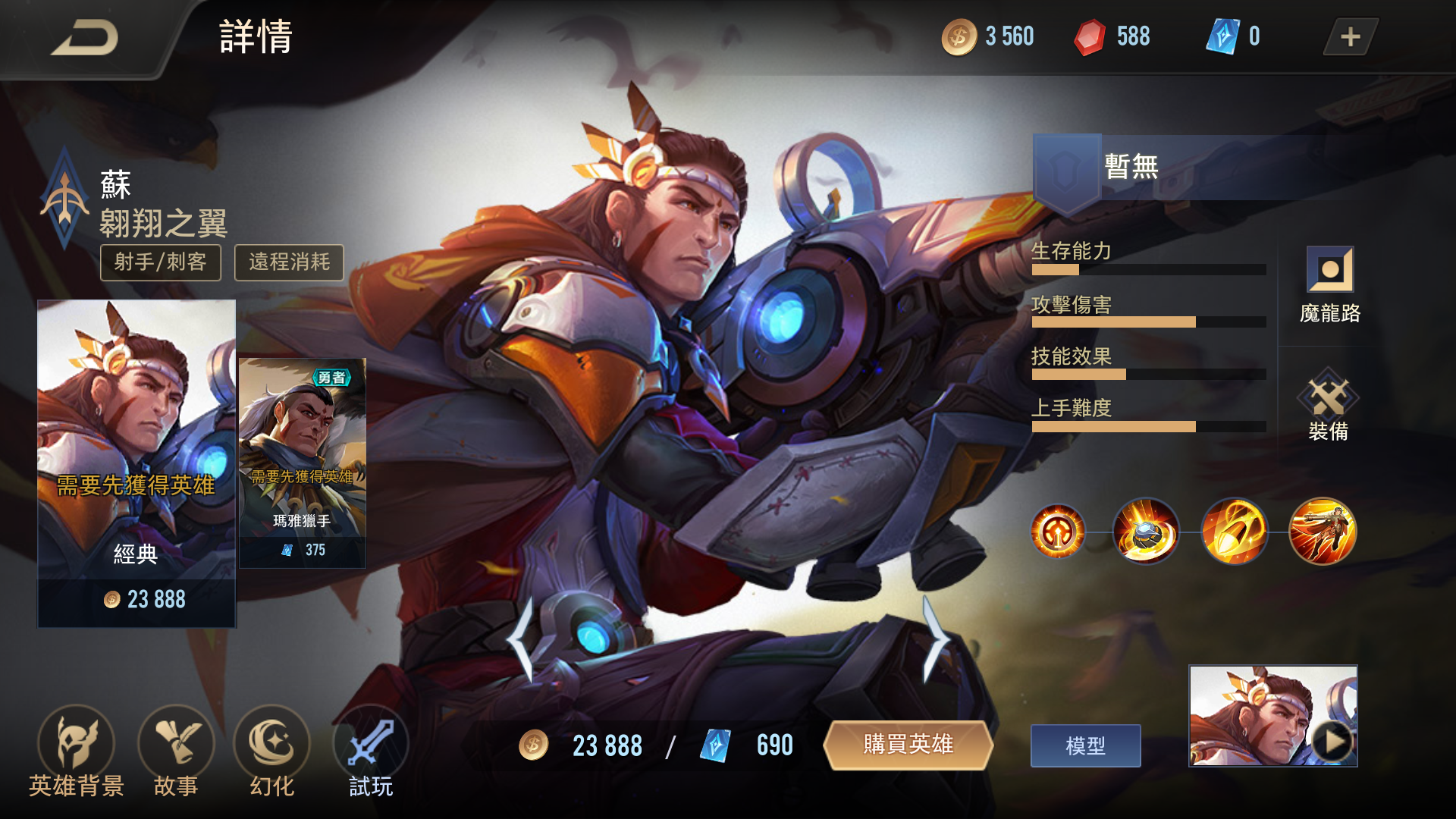View the ultimate skill icon with hero
Image resolution: width=1456 pixels, height=819 pixels.
[1323, 532]
